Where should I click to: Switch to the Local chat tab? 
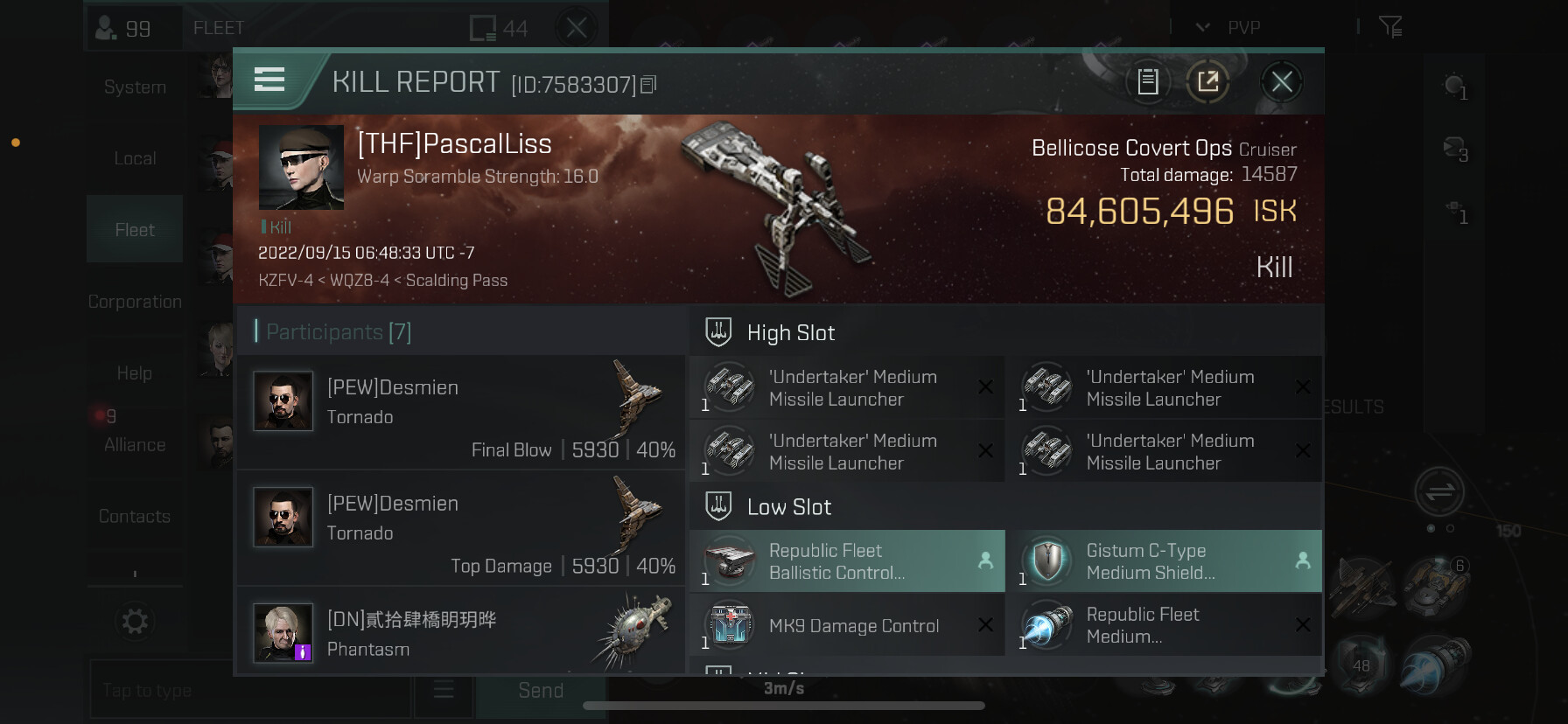pyautogui.click(x=135, y=158)
